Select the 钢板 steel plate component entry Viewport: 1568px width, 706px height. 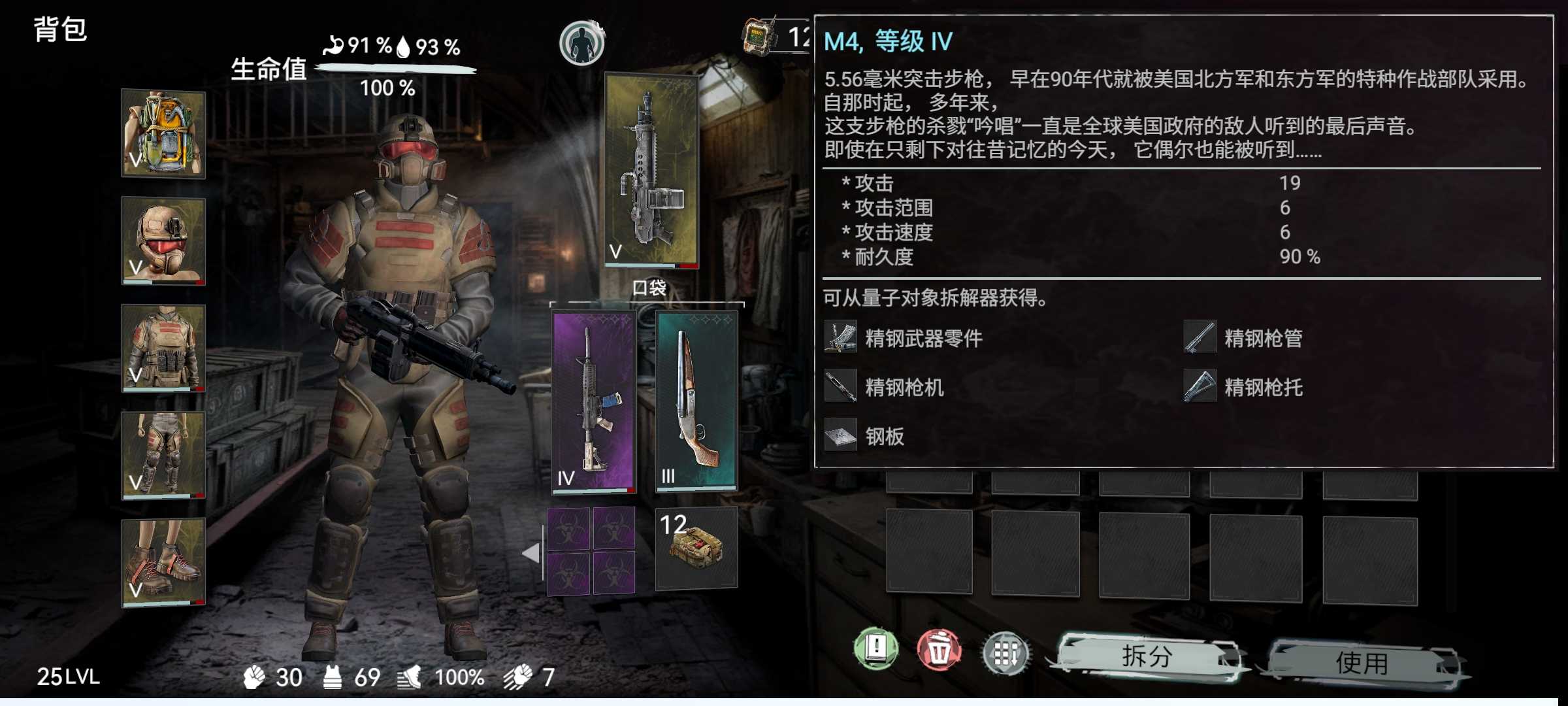[x=865, y=436]
